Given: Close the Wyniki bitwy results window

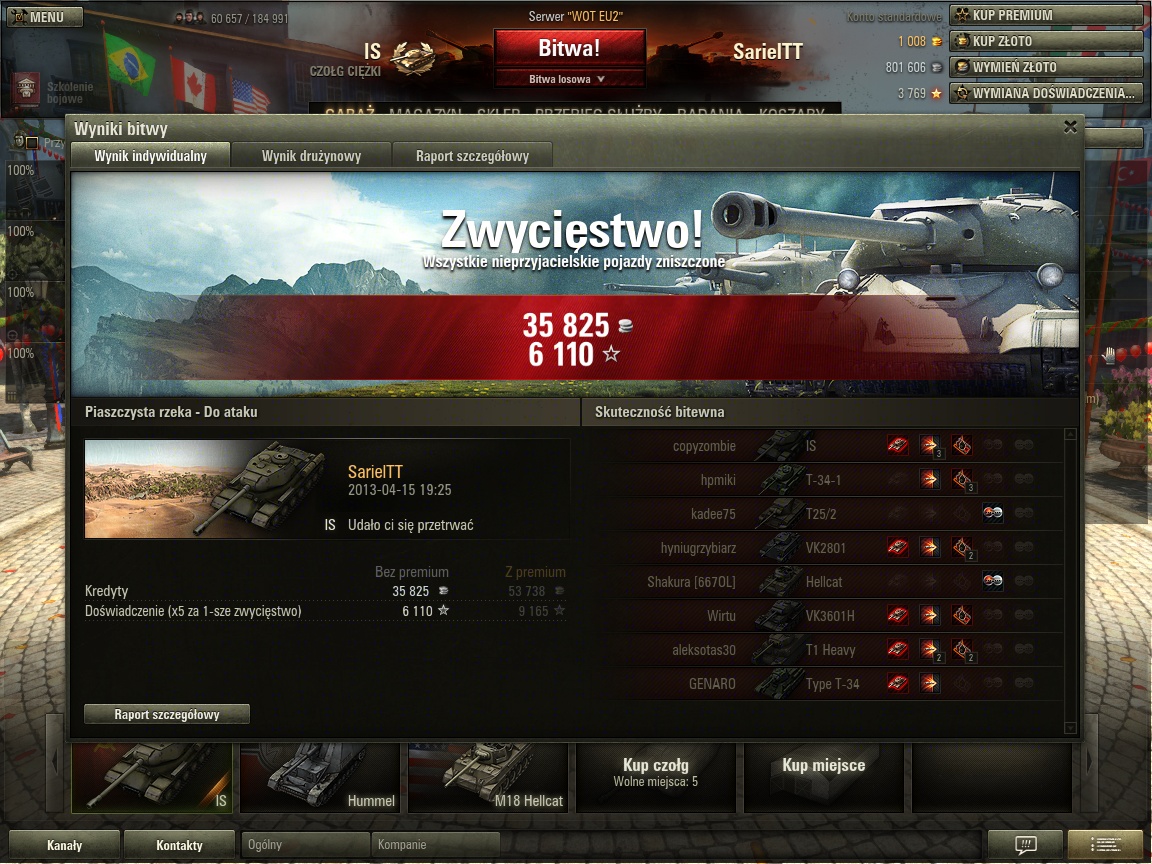Looking at the screenshot, I should tap(1070, 127).
